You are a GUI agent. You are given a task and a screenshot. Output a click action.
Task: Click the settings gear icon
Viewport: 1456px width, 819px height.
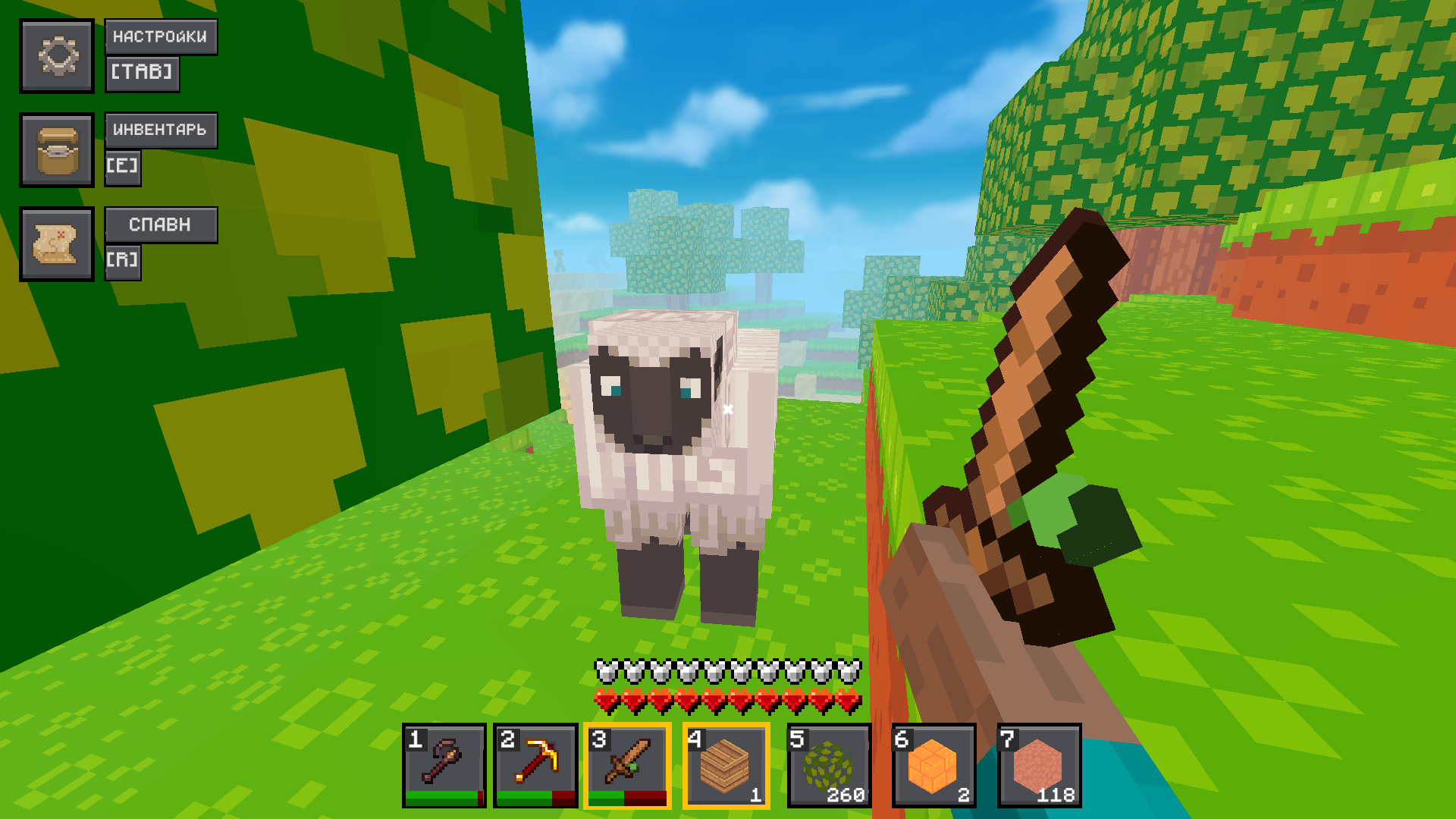coord(57,55)
